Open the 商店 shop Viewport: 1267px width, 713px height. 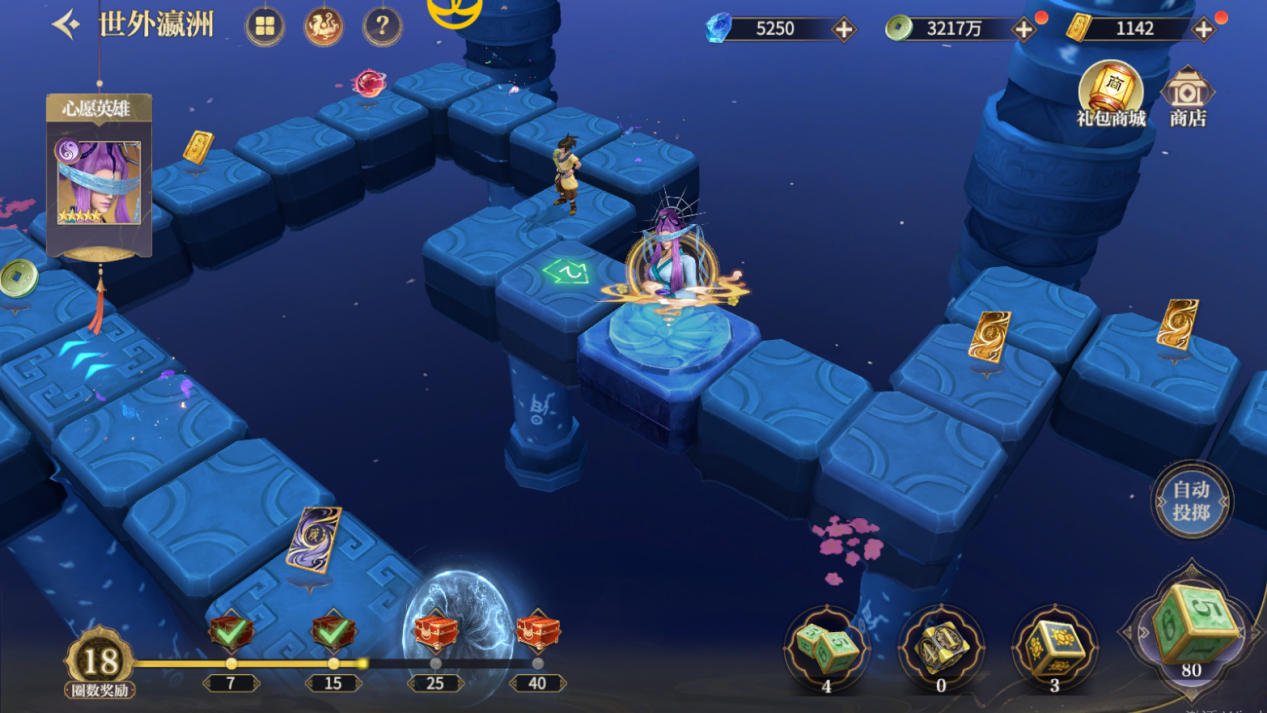tap(1188, 97)
